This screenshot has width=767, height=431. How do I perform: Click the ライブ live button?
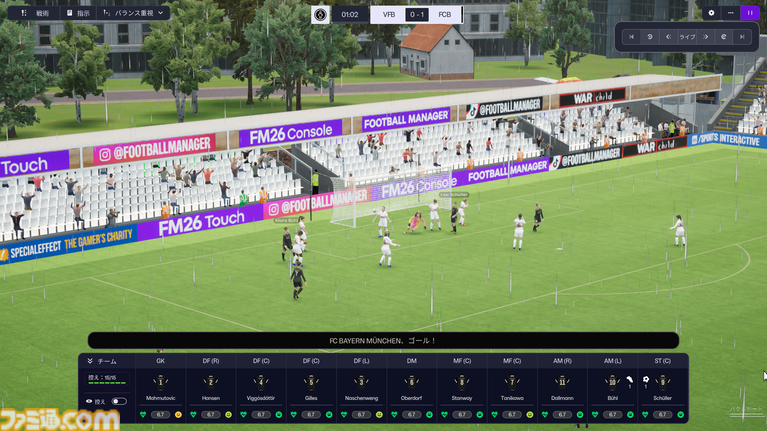687,37
